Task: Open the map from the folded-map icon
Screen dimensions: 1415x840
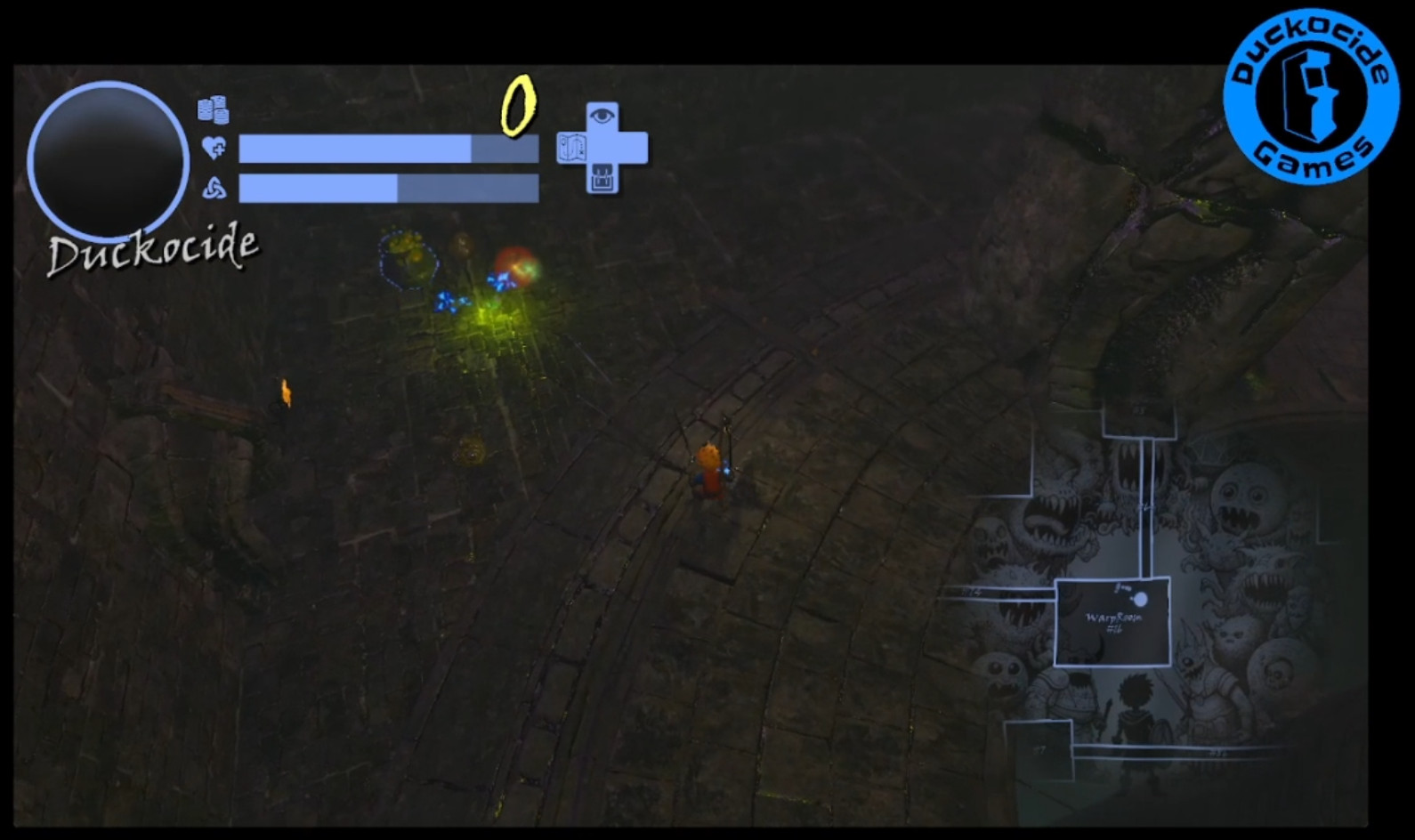Action: pos(571,148)
